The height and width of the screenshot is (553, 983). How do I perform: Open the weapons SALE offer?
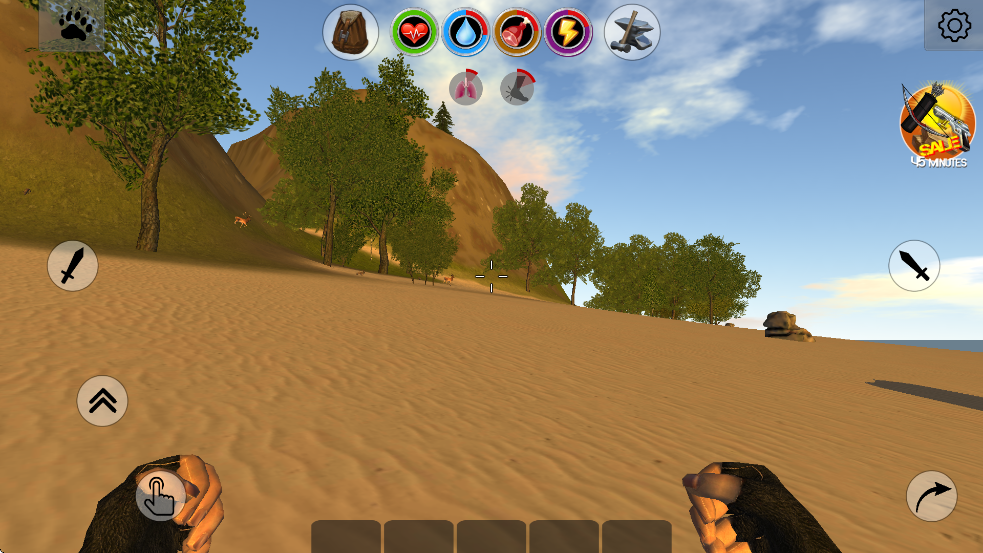coord(937,124)
